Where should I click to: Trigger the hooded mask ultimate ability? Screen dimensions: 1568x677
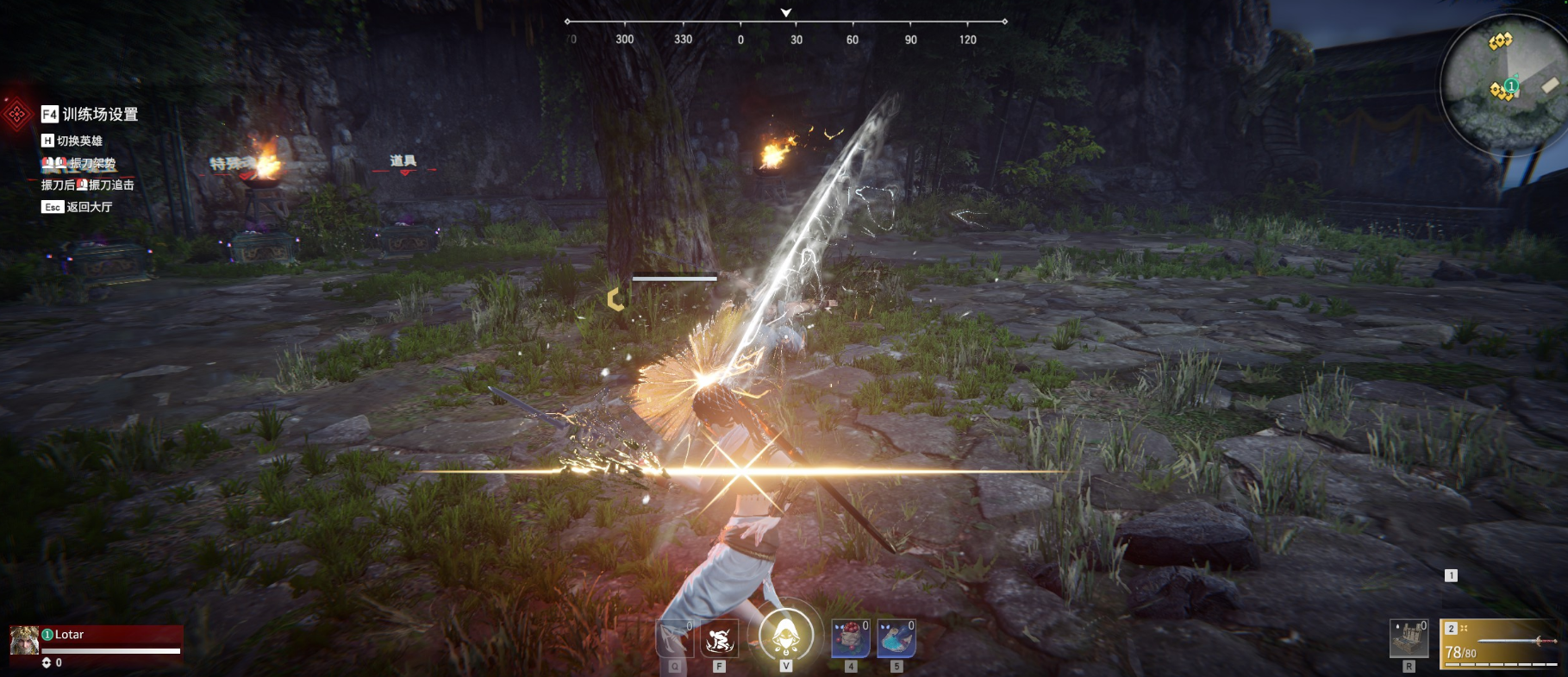click(x=785, y=637)
